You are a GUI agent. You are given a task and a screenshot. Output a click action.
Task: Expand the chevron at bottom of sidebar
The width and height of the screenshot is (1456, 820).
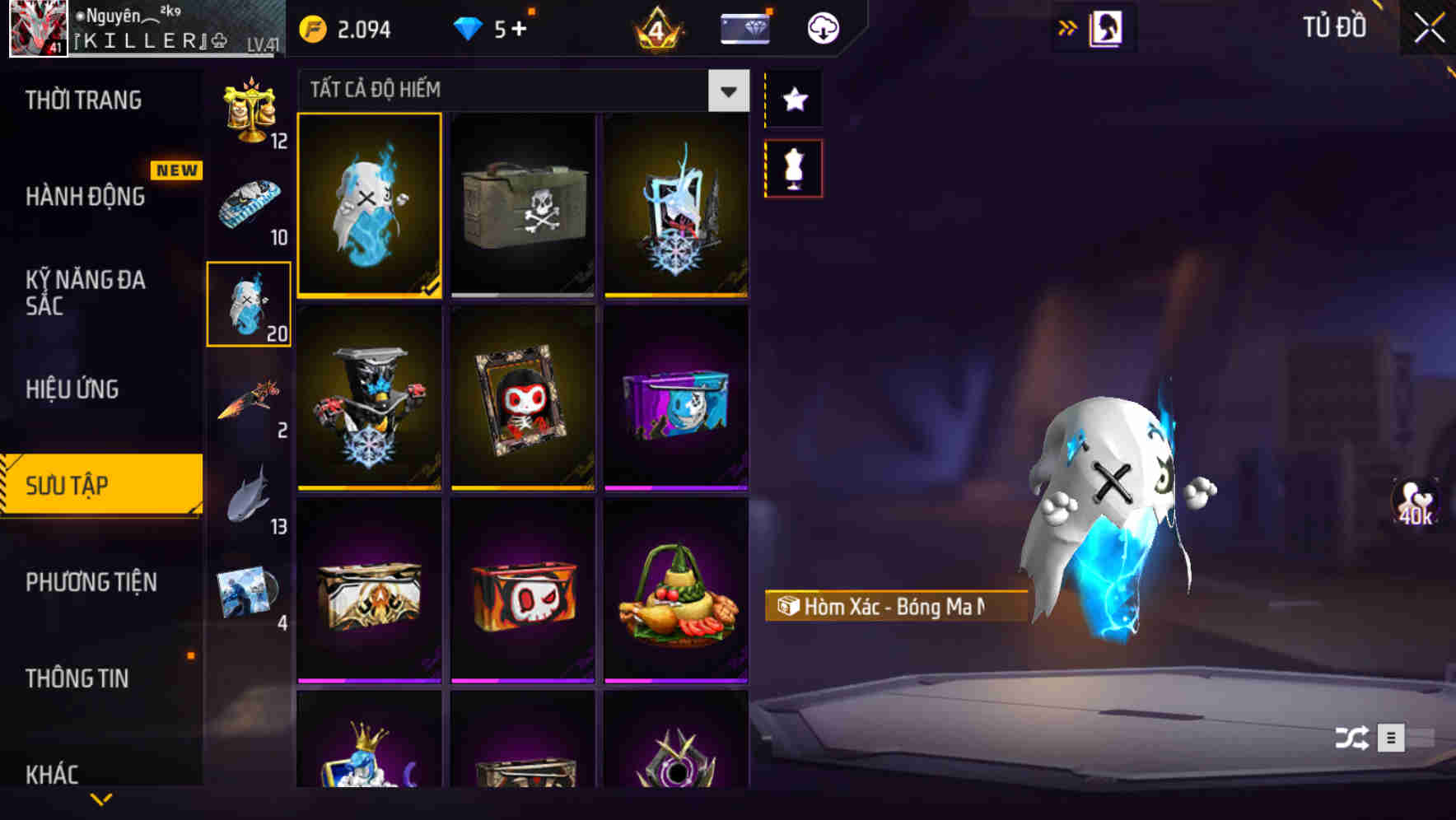coord(101,797)
